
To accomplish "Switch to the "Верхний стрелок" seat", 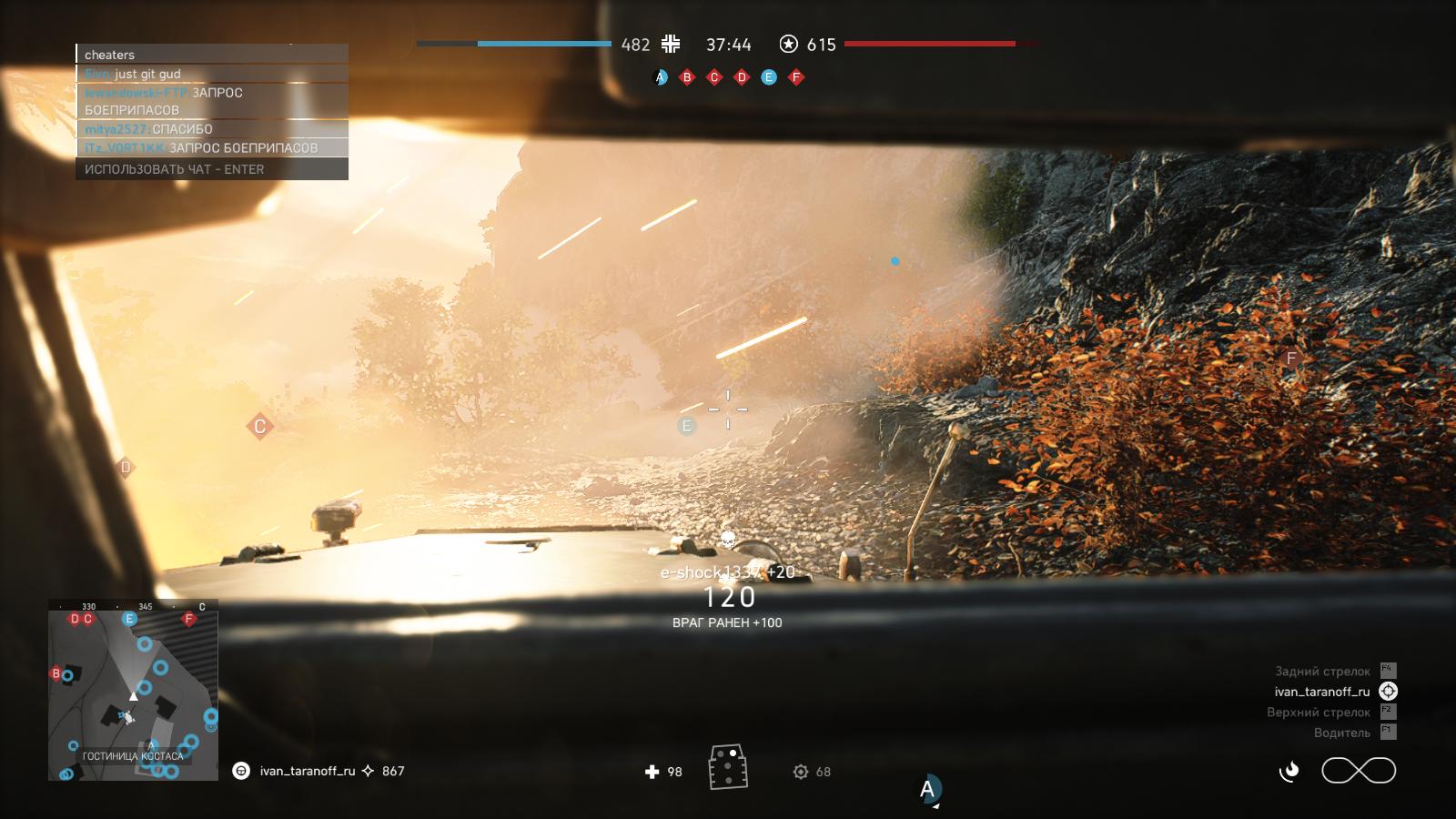I will coord(1319,713).
